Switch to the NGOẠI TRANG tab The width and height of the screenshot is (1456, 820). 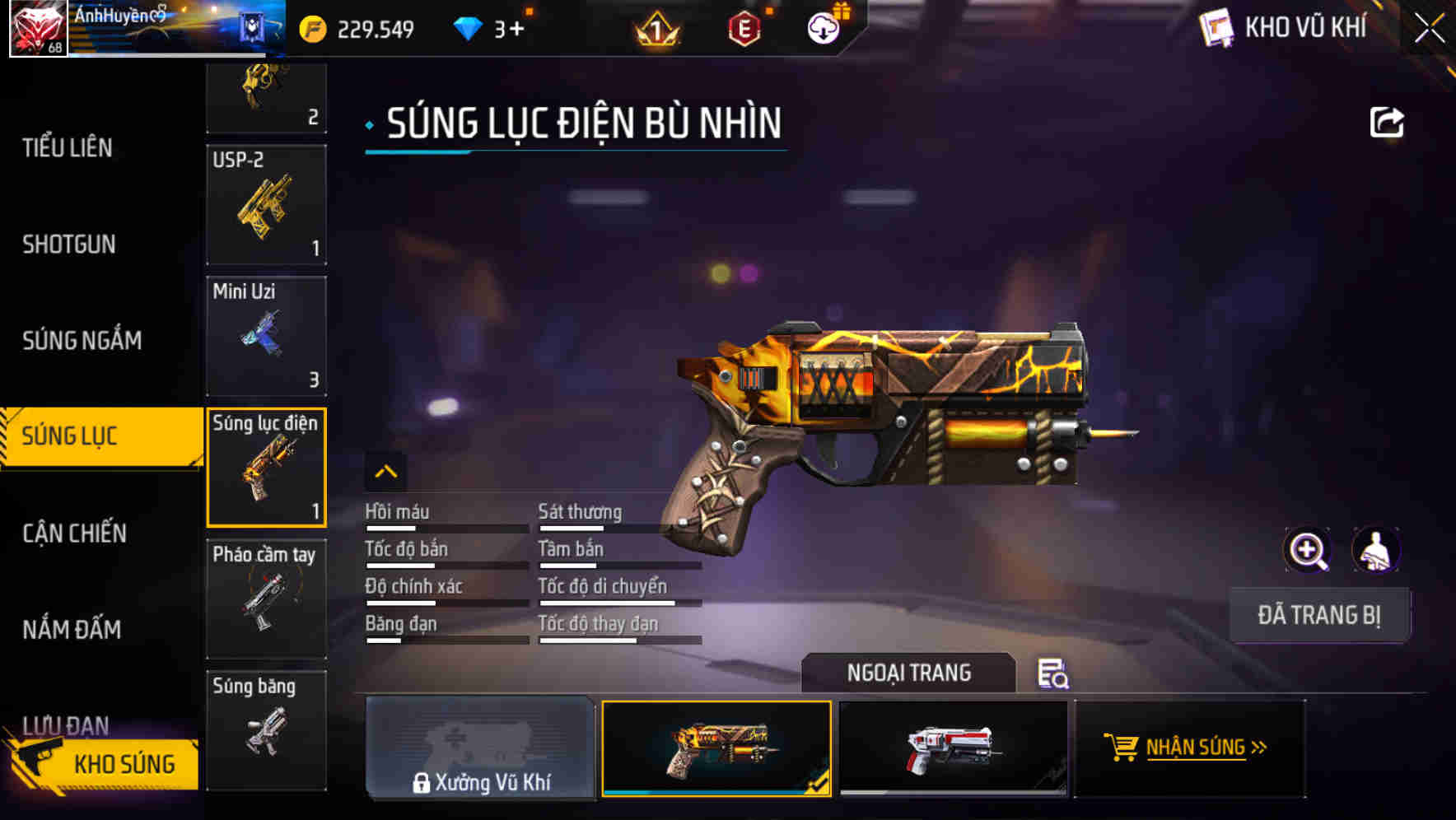tap(909, 673)
